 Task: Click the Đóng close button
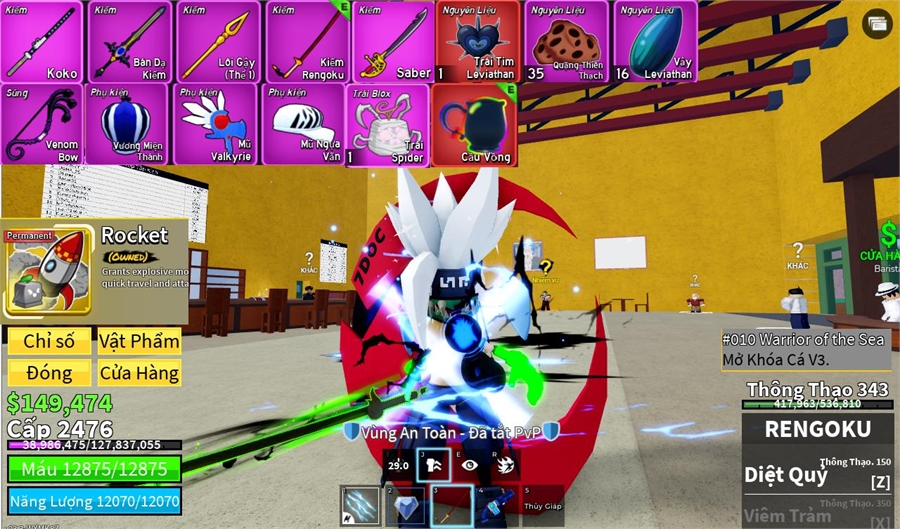click(x=49, y=373)
